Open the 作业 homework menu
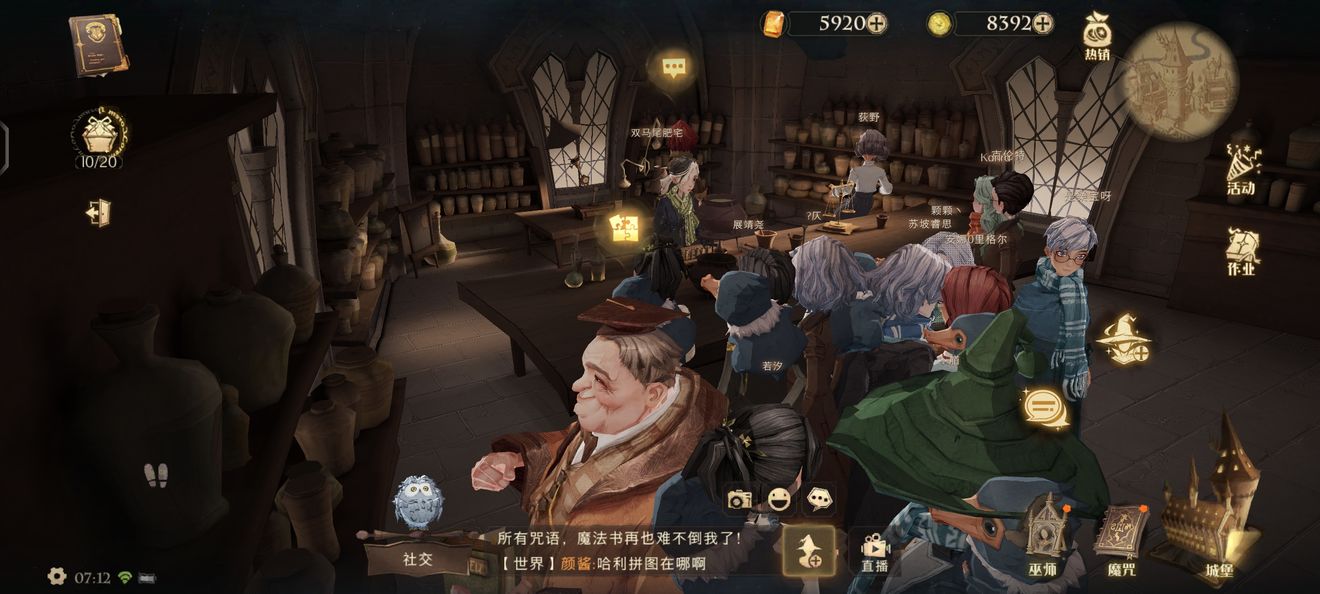The image size is (1320, 594). (1242, 251)
